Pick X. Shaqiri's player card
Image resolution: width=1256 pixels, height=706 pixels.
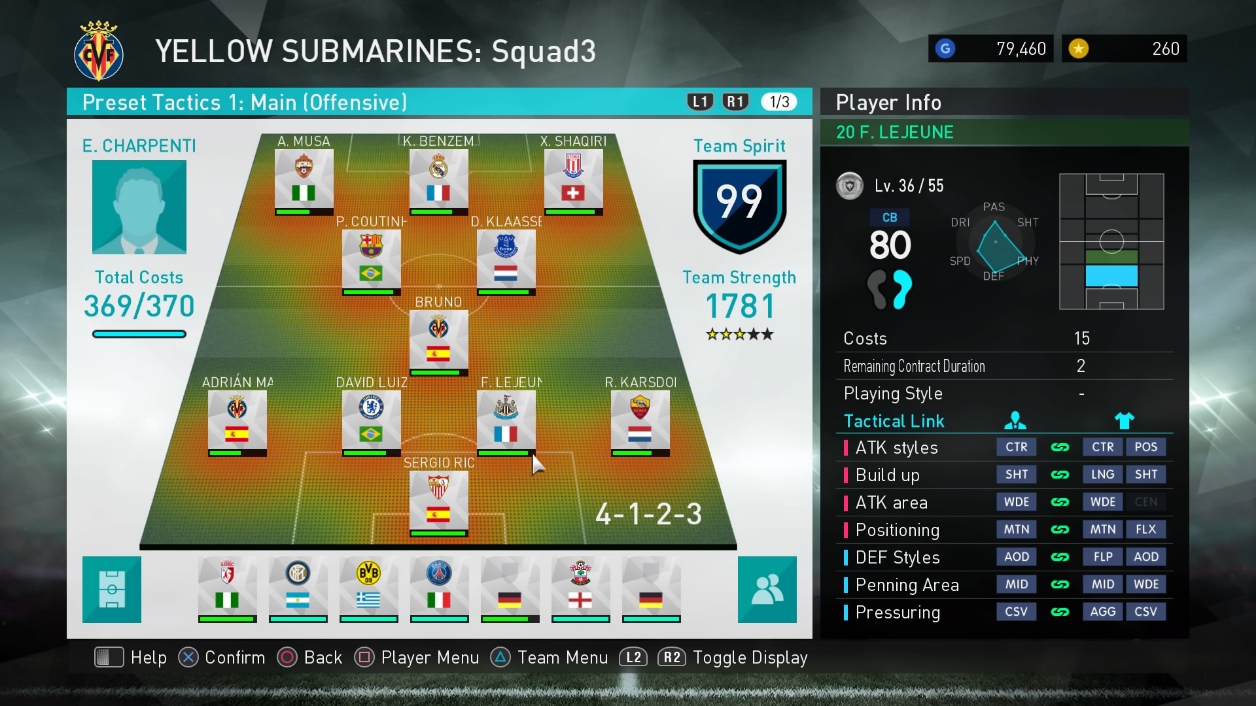pos(573,180)
